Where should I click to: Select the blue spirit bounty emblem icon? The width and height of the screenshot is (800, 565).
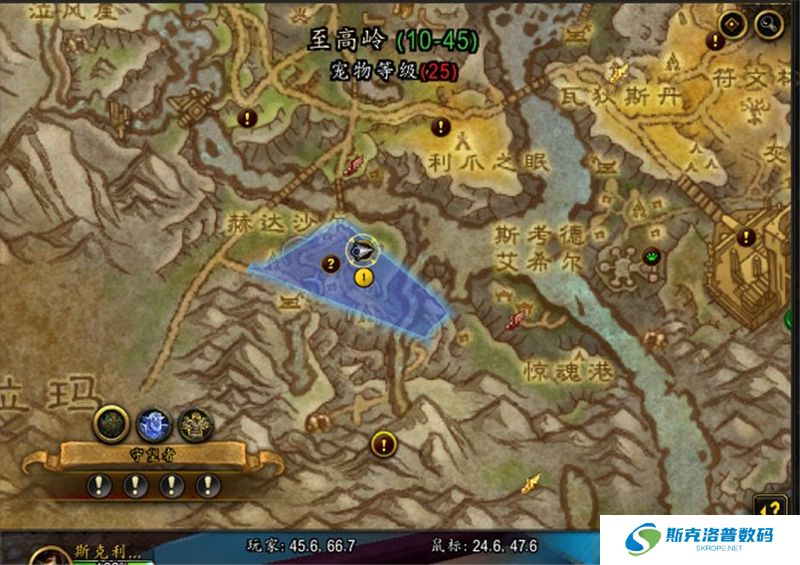coord(151,424)
